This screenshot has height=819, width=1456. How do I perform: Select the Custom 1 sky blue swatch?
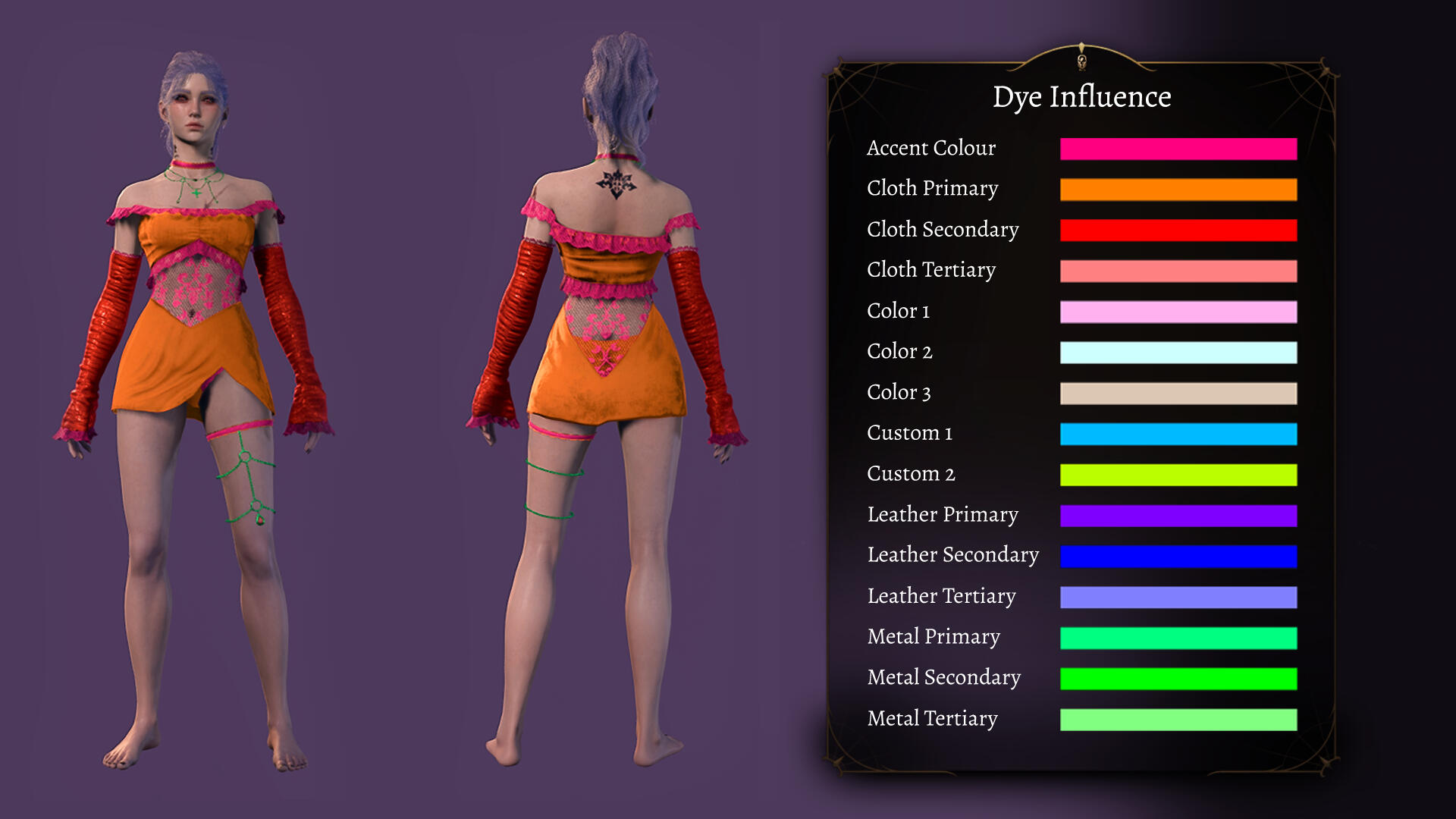[x=1178, y=434]
